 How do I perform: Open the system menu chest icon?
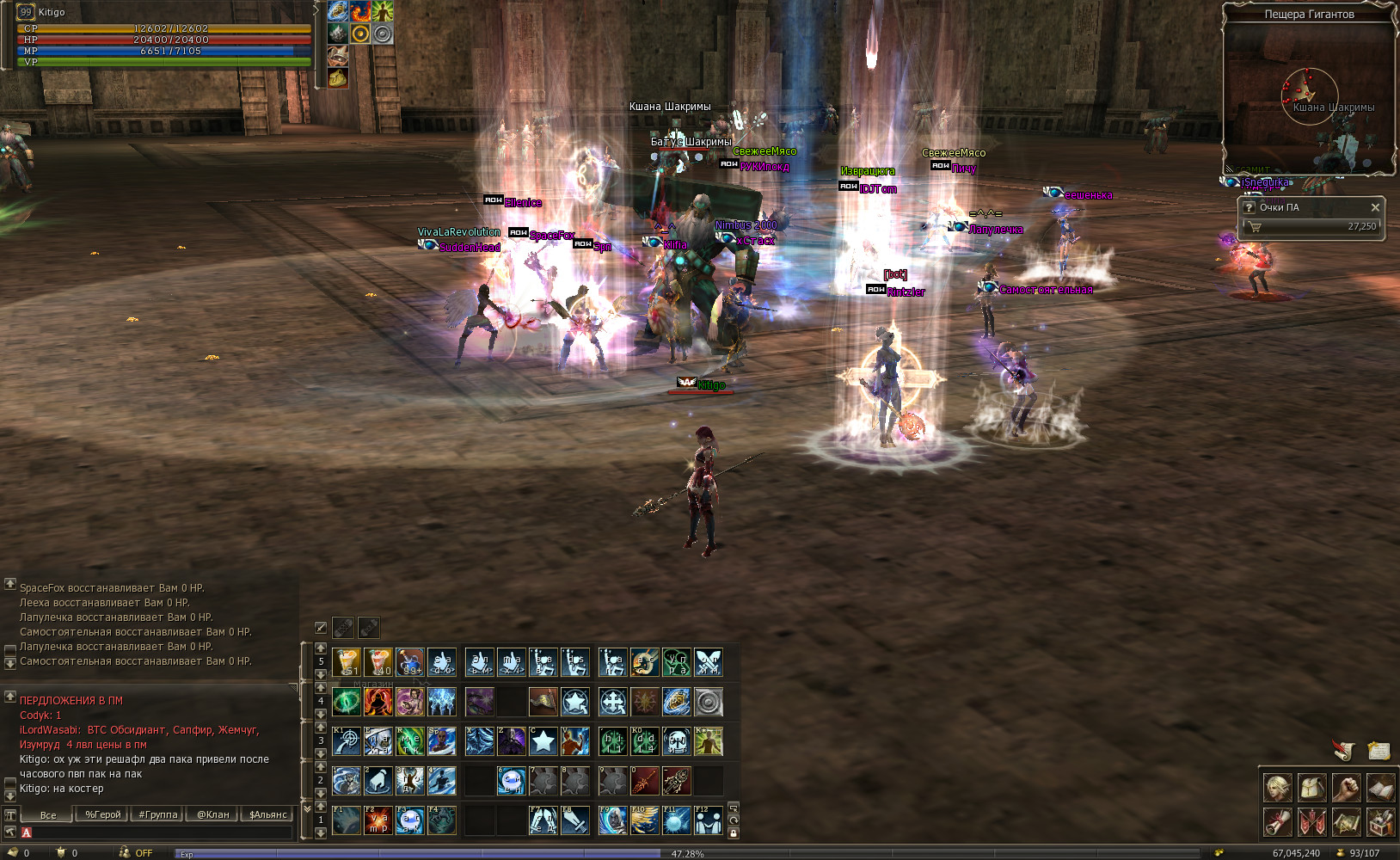pyautogui.click(x=1380, y=822)
